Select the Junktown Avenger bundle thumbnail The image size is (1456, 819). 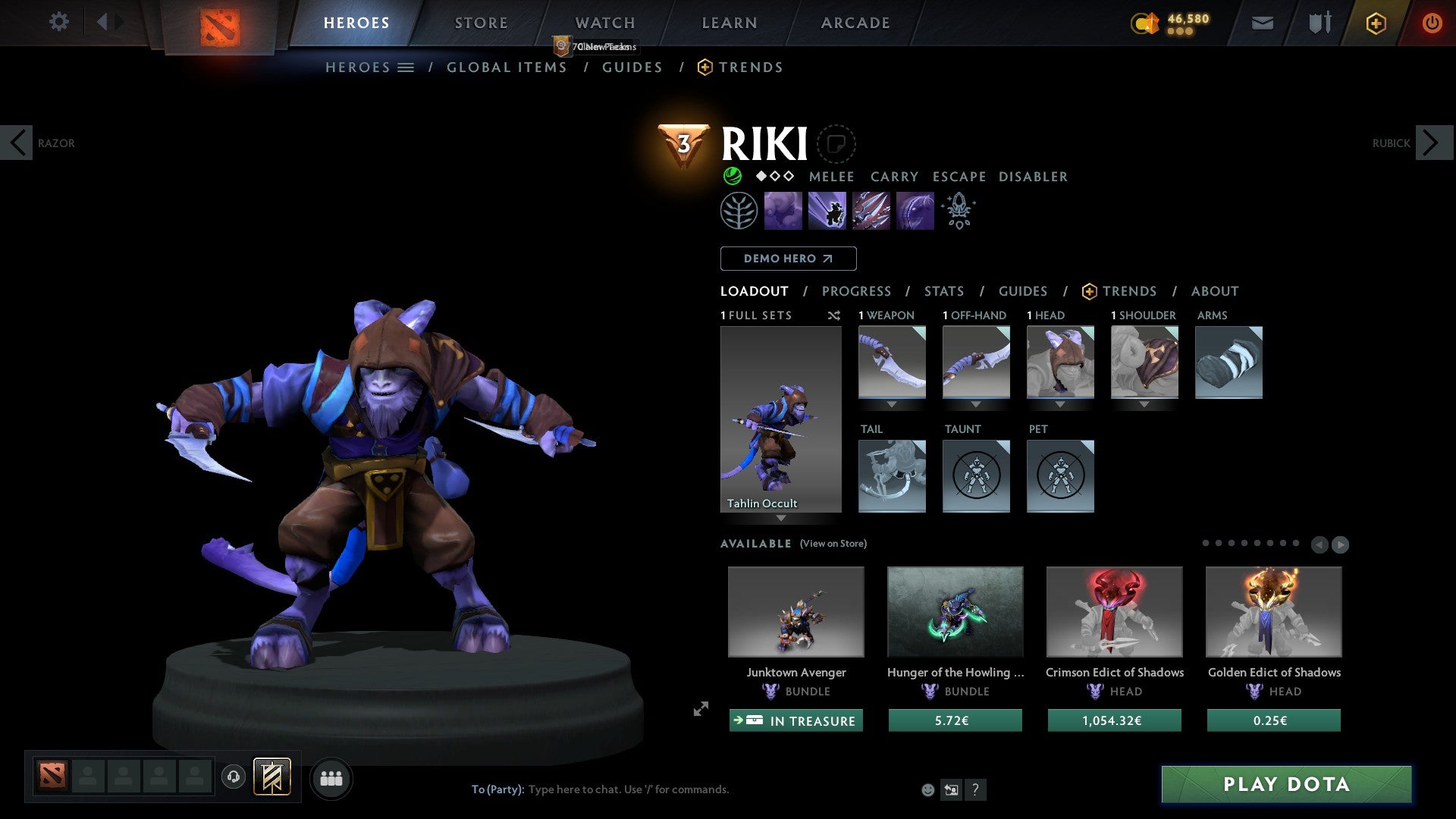[795, 611]
